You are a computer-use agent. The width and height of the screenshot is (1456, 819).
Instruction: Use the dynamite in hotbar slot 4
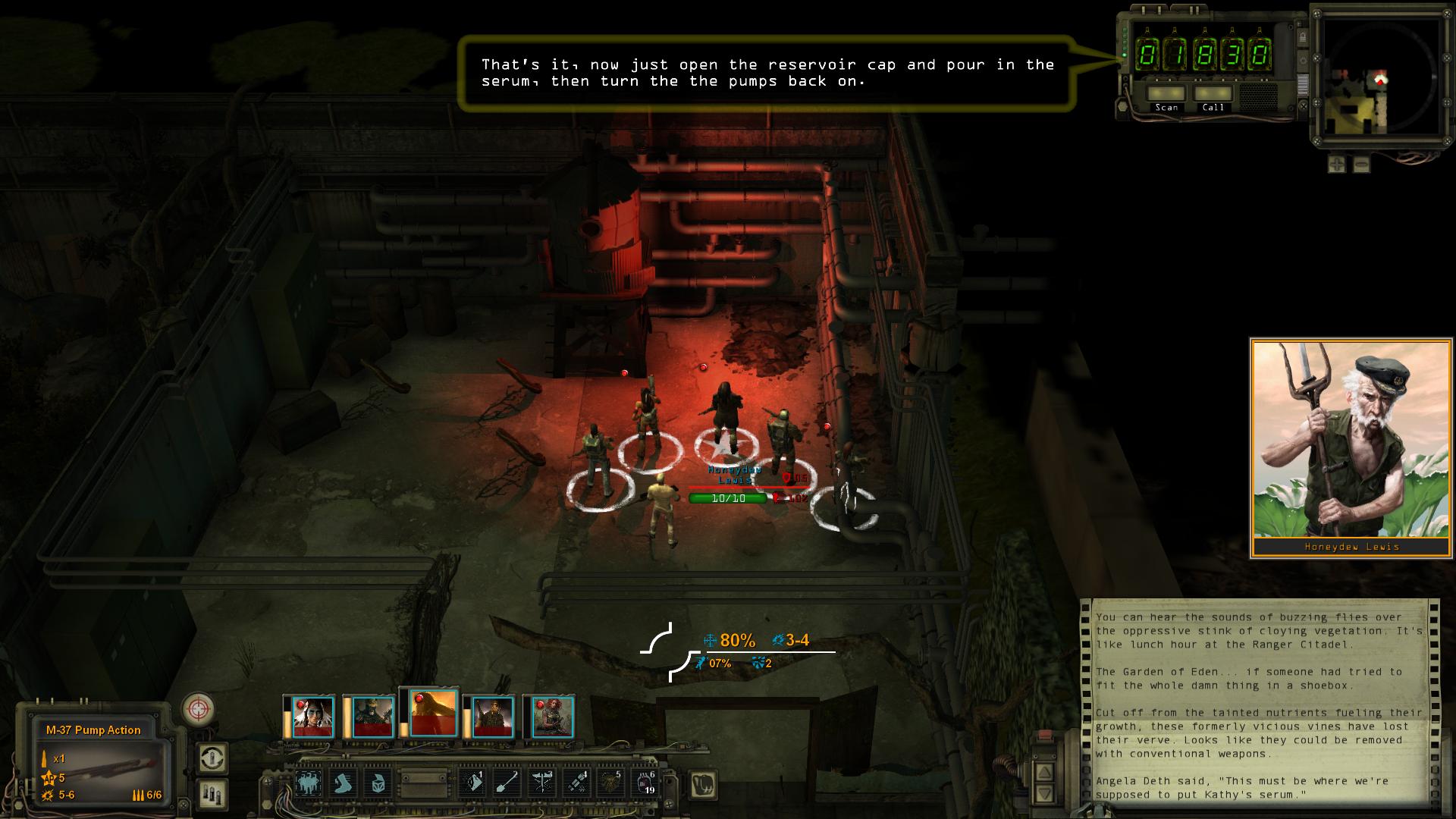(576, 783)
